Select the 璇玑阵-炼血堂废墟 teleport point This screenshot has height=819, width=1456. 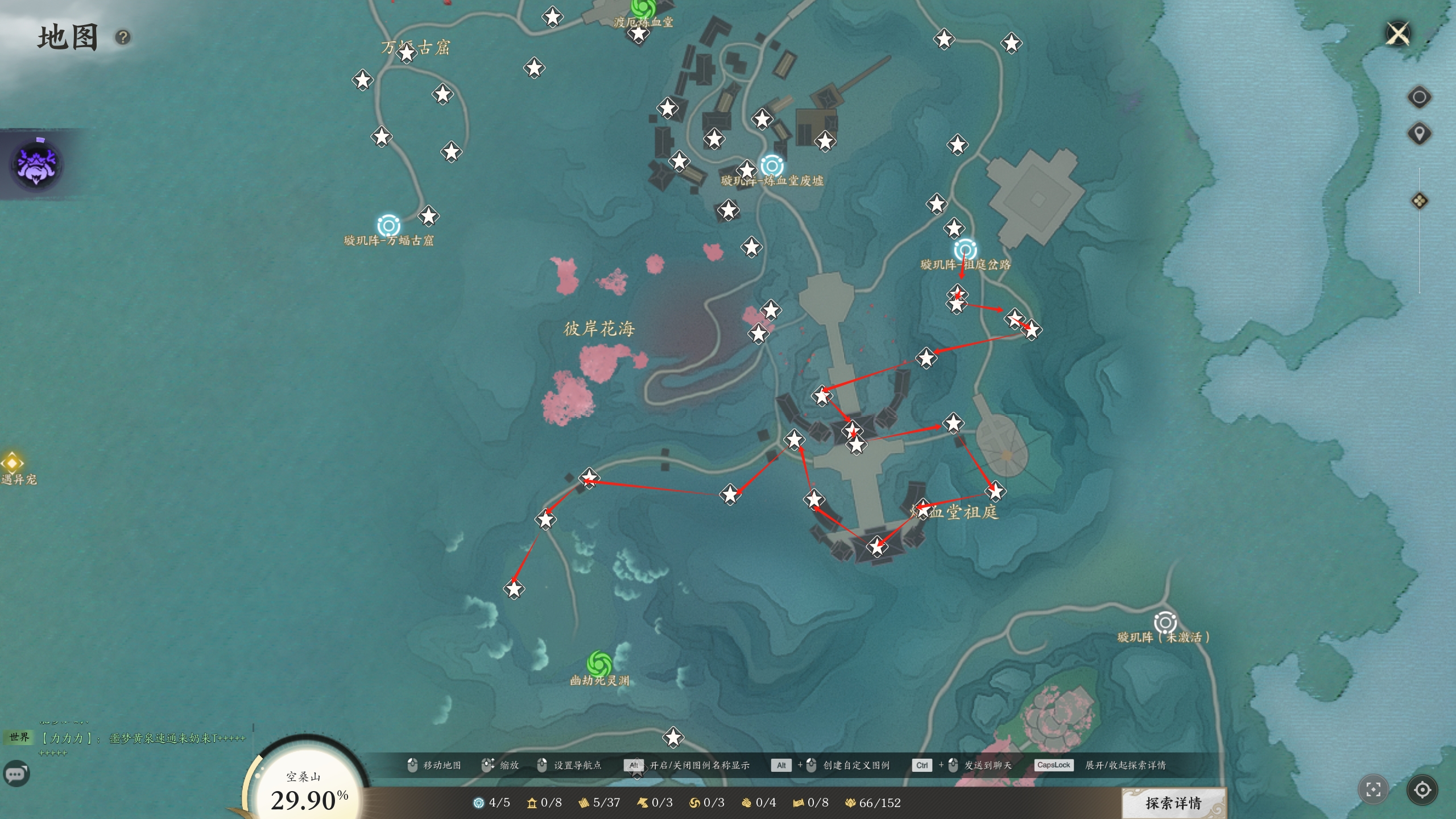[772, 166]
